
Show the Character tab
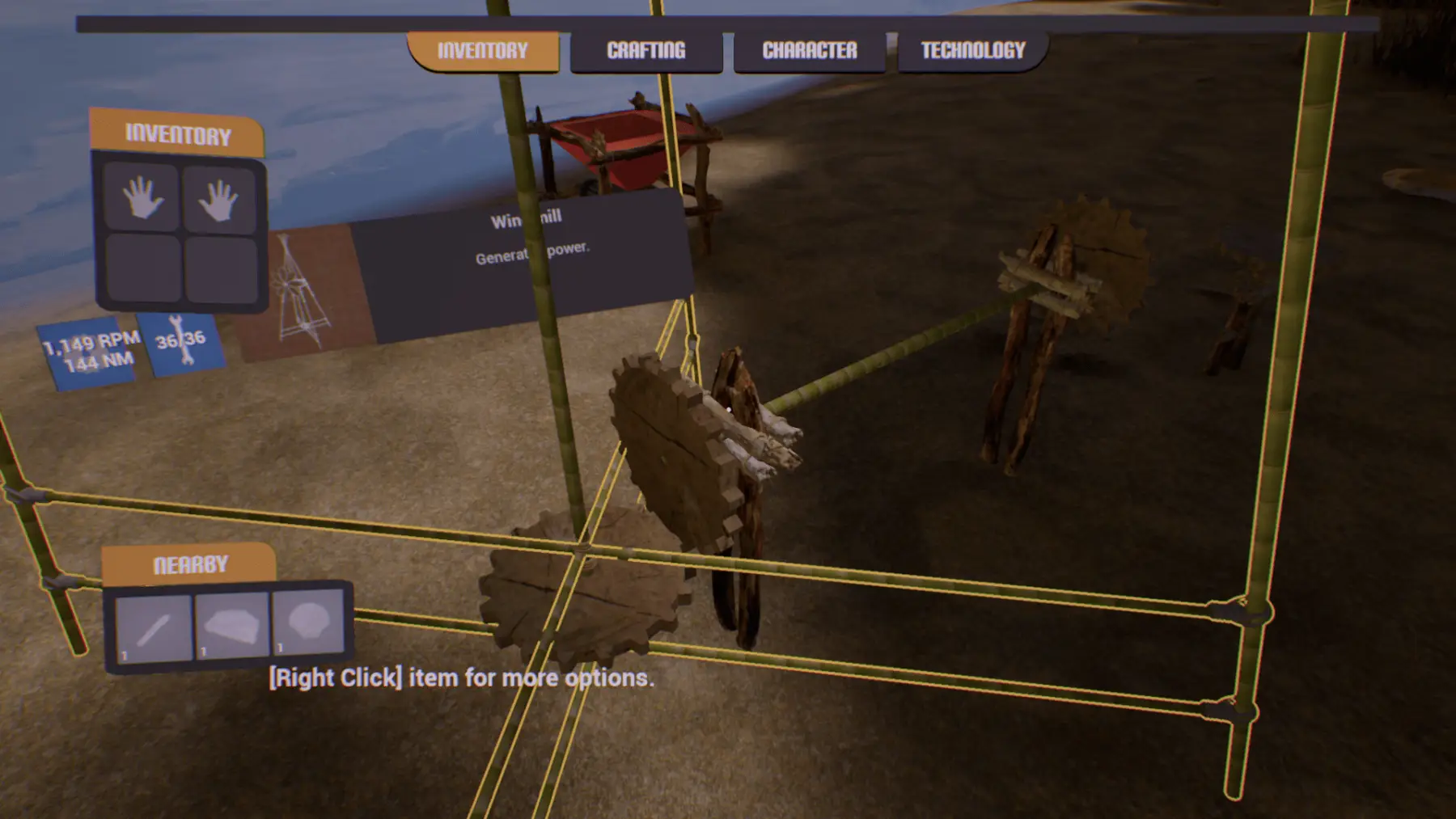[x=809, y=51]
